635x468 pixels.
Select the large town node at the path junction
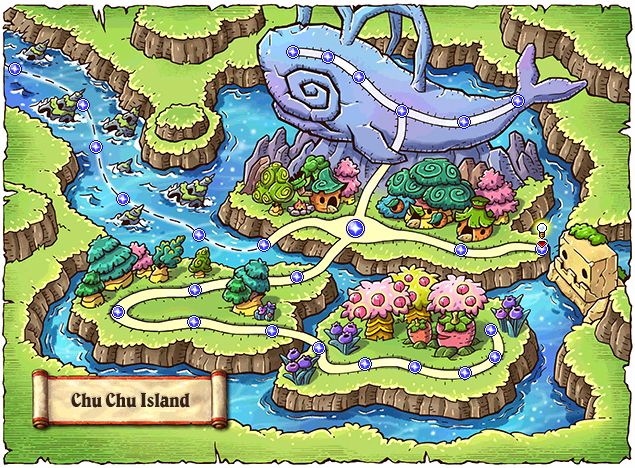point(354,228)
